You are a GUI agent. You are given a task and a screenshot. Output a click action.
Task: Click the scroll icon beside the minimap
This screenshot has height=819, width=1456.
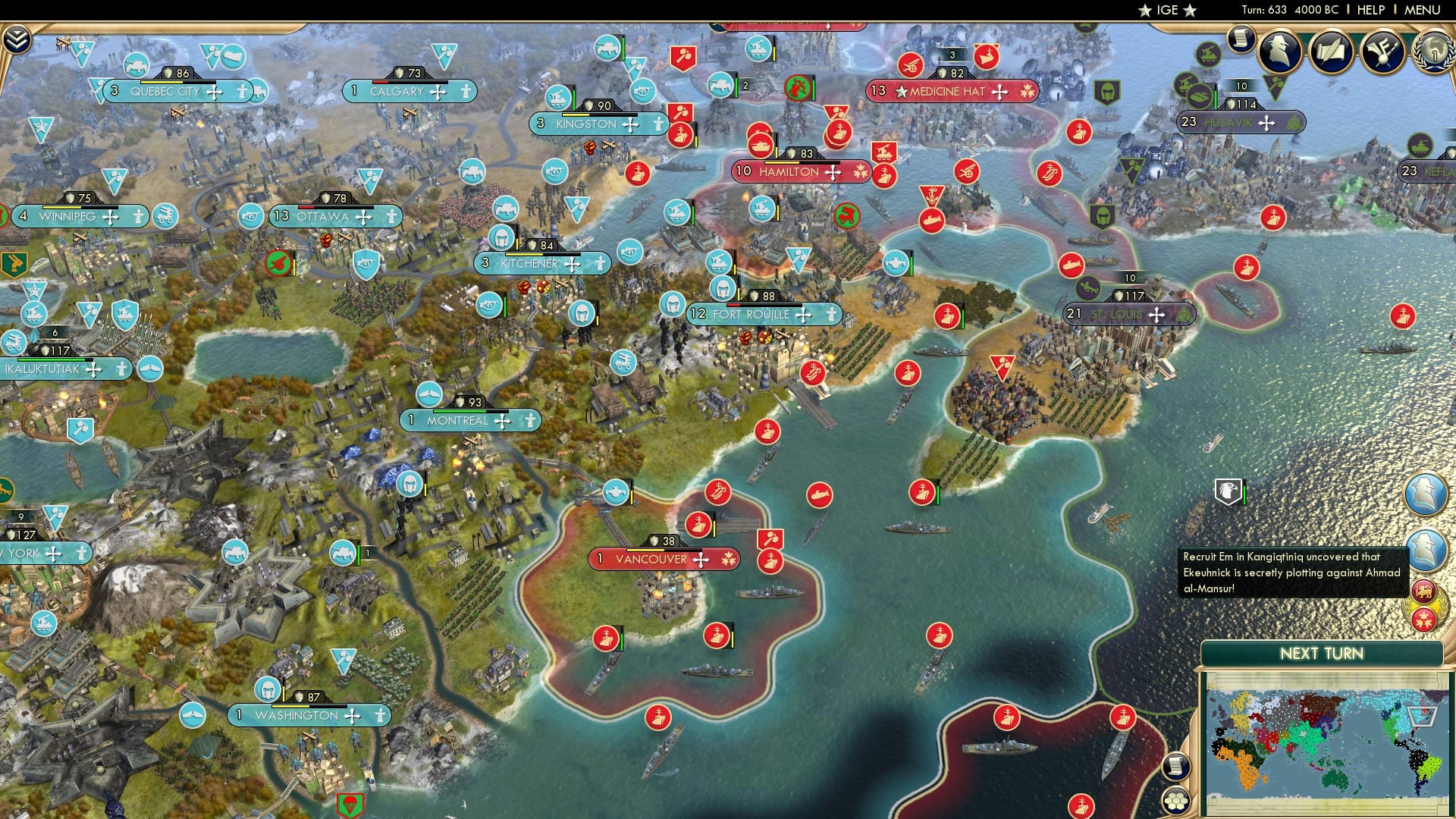(x=1175, y=766)
